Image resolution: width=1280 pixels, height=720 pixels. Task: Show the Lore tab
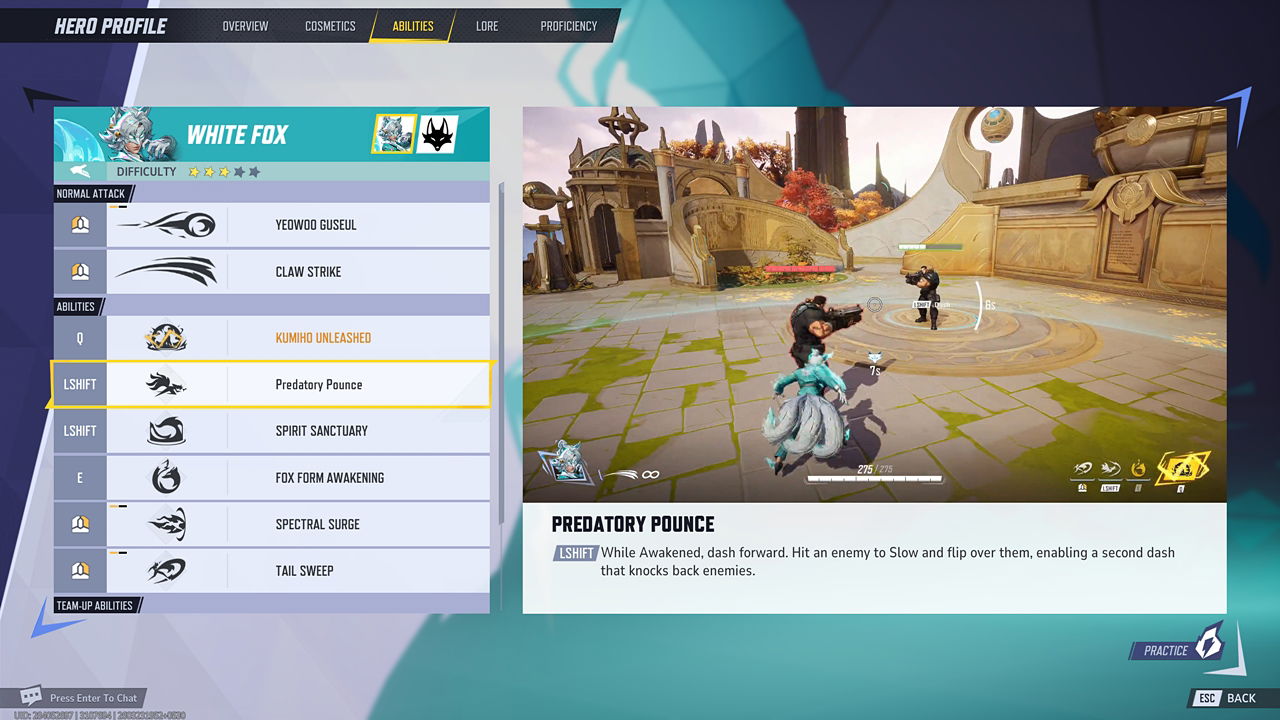point(487,26)
